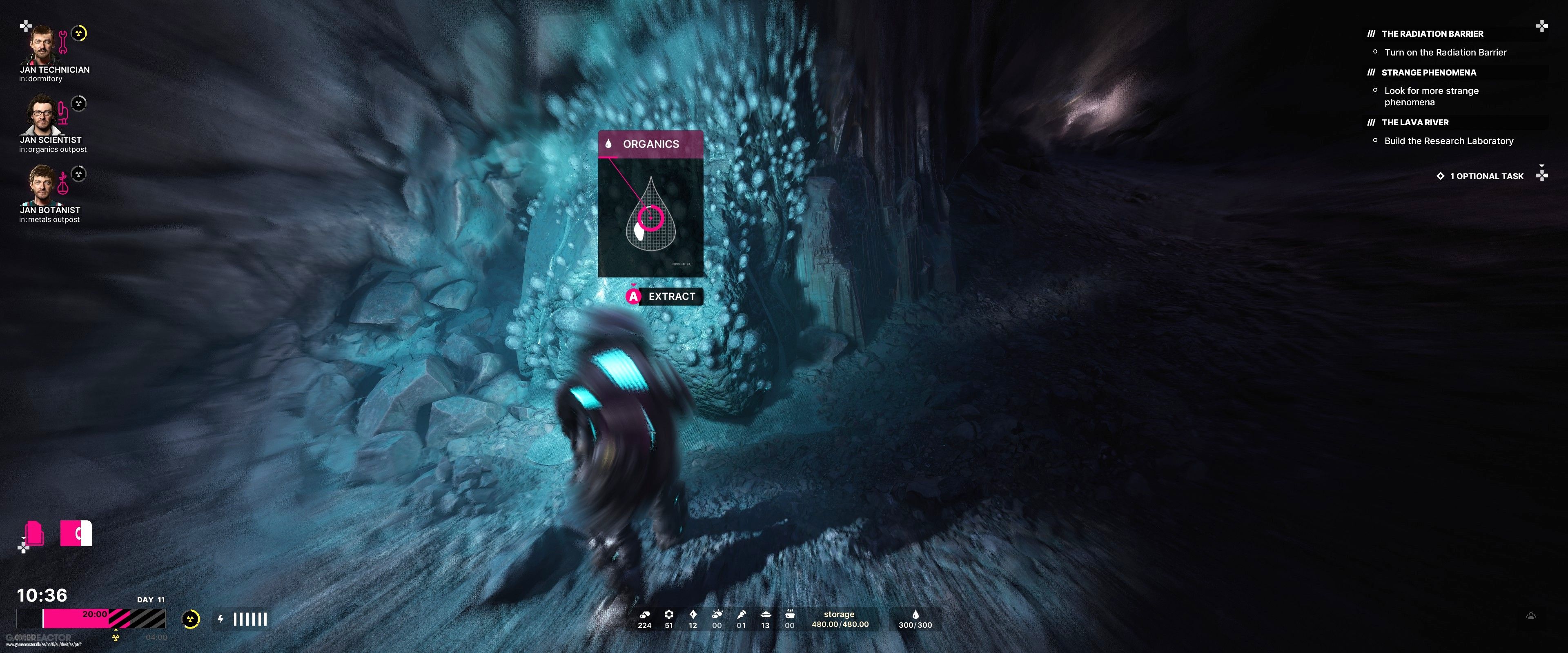Expand the 1 Optional Task list

[x=1486, y=176]
